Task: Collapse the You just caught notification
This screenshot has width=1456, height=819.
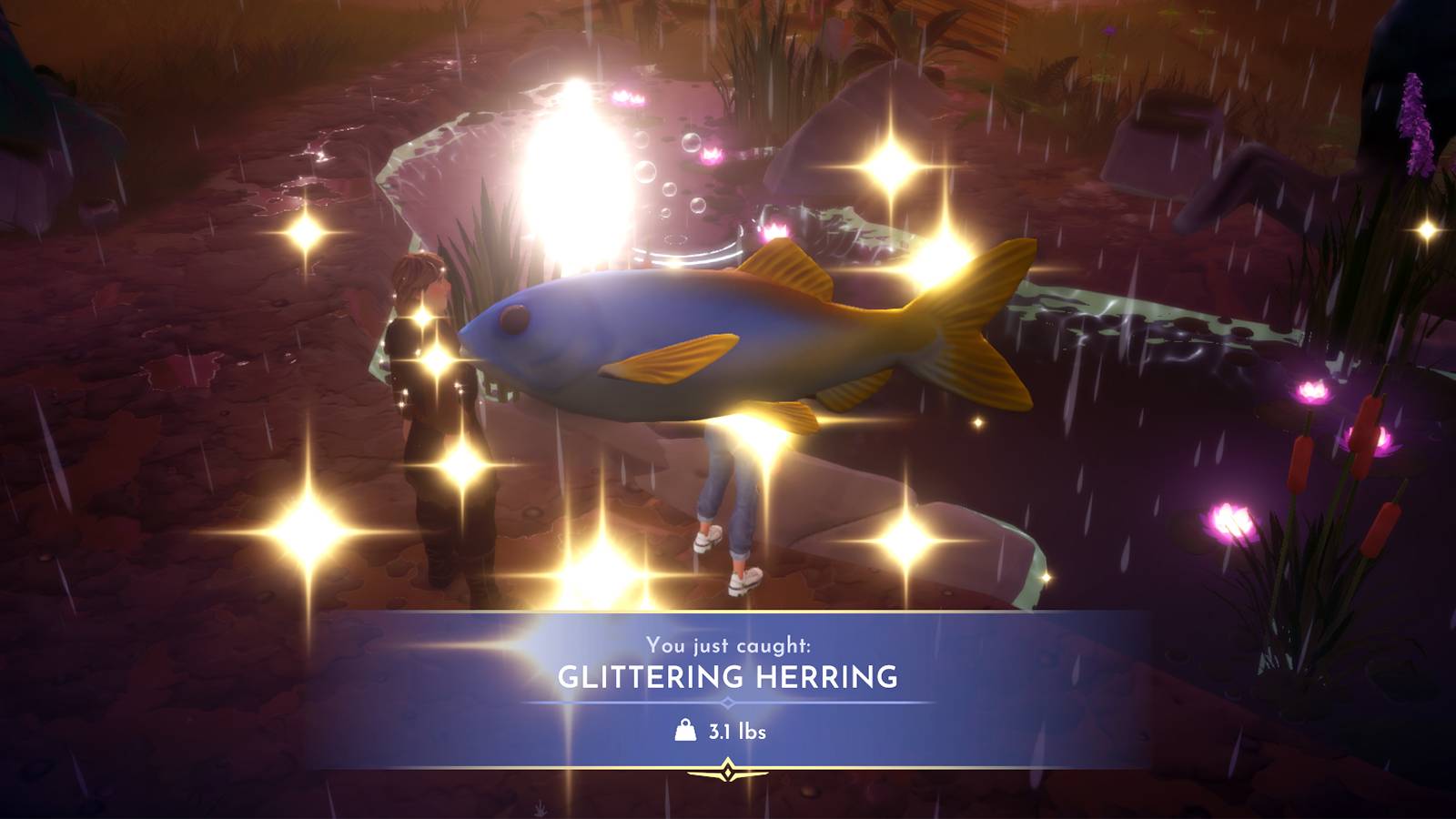Action: [x=728, y=648]
